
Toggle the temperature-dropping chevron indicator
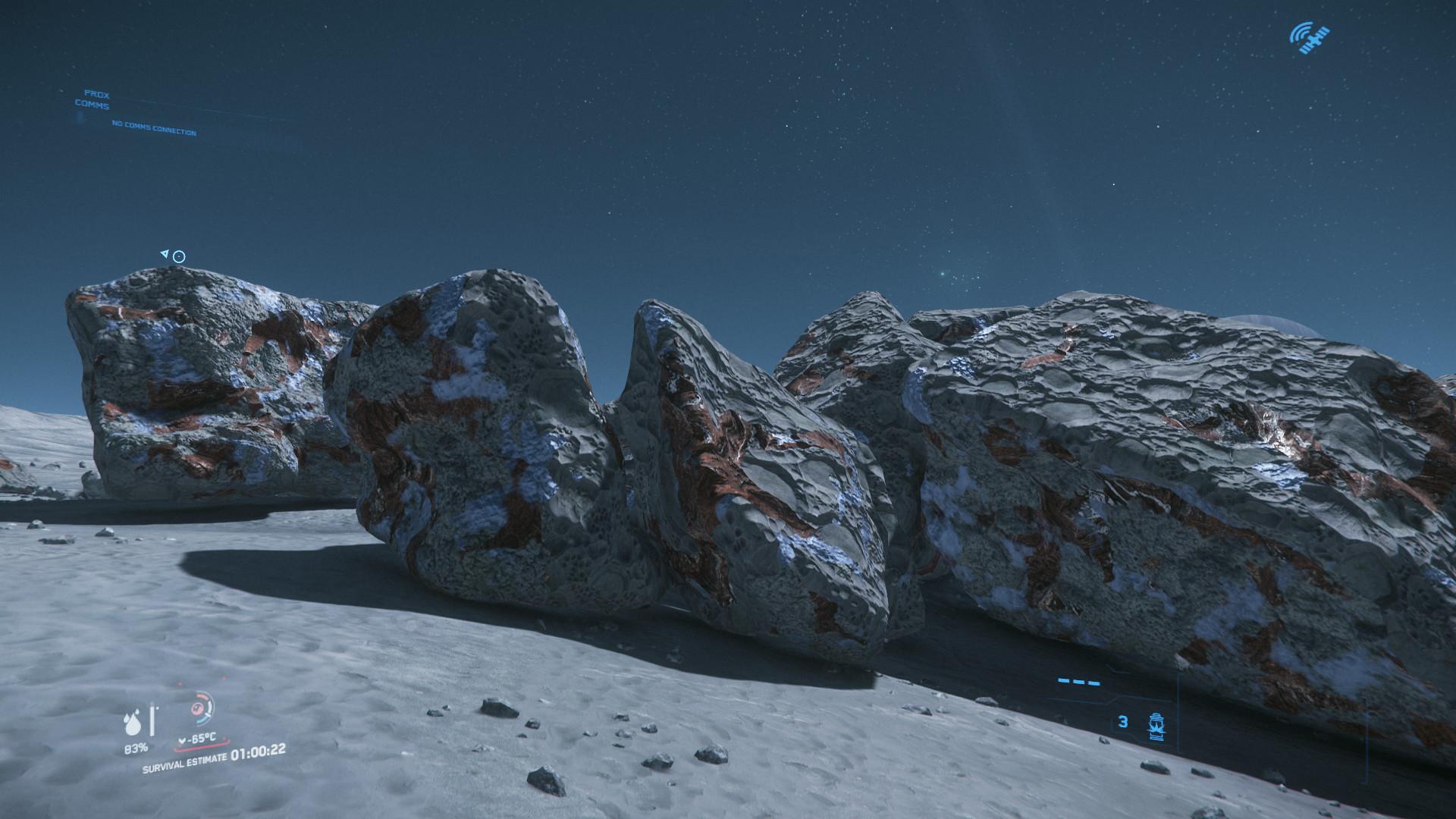182,742
